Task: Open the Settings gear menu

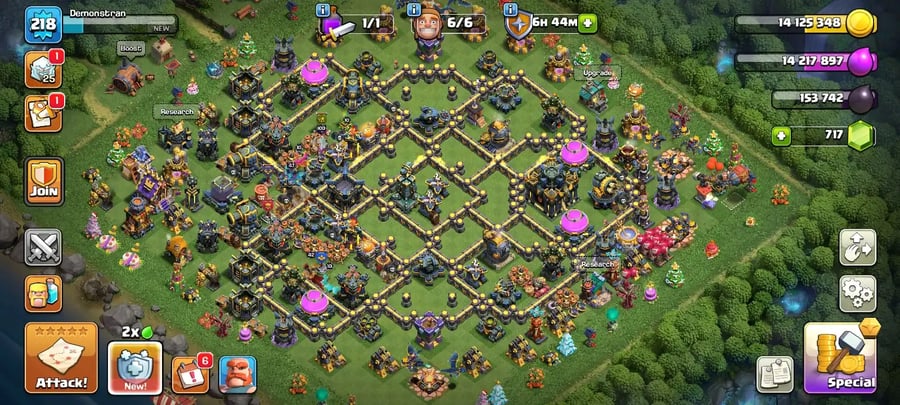Action: [857, 292]
